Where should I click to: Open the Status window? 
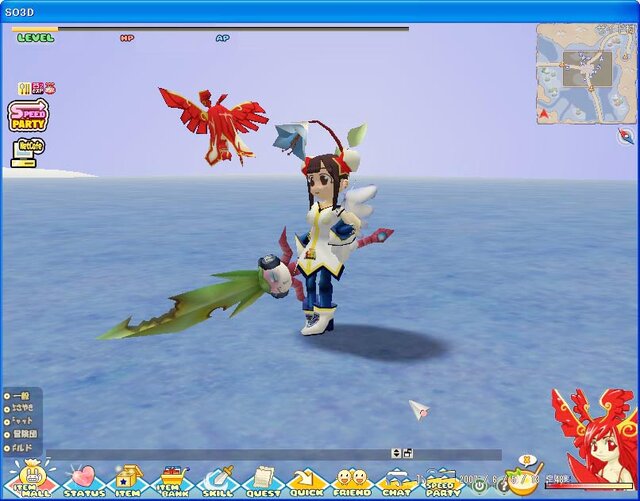point(85,480)
